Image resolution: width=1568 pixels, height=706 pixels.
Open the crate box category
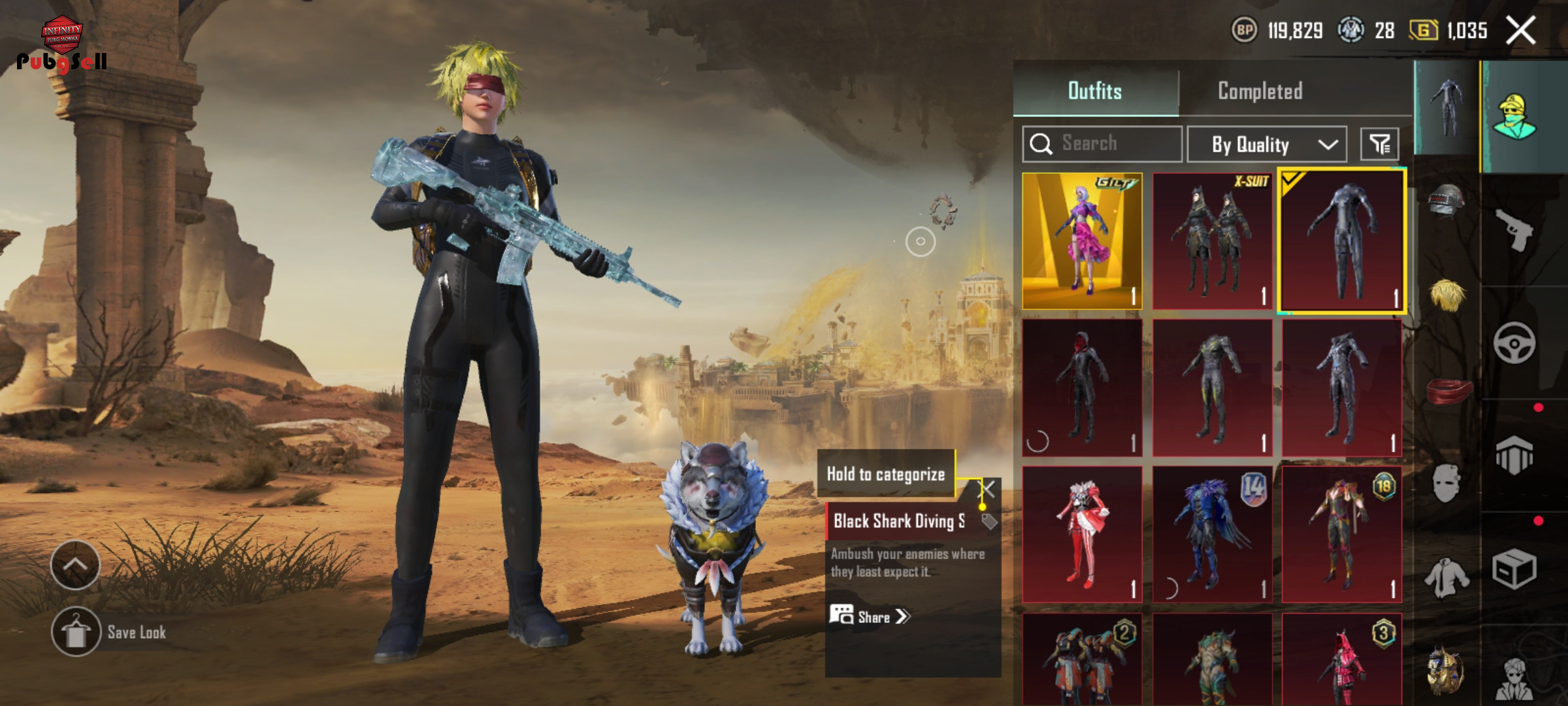[1514, 569]
